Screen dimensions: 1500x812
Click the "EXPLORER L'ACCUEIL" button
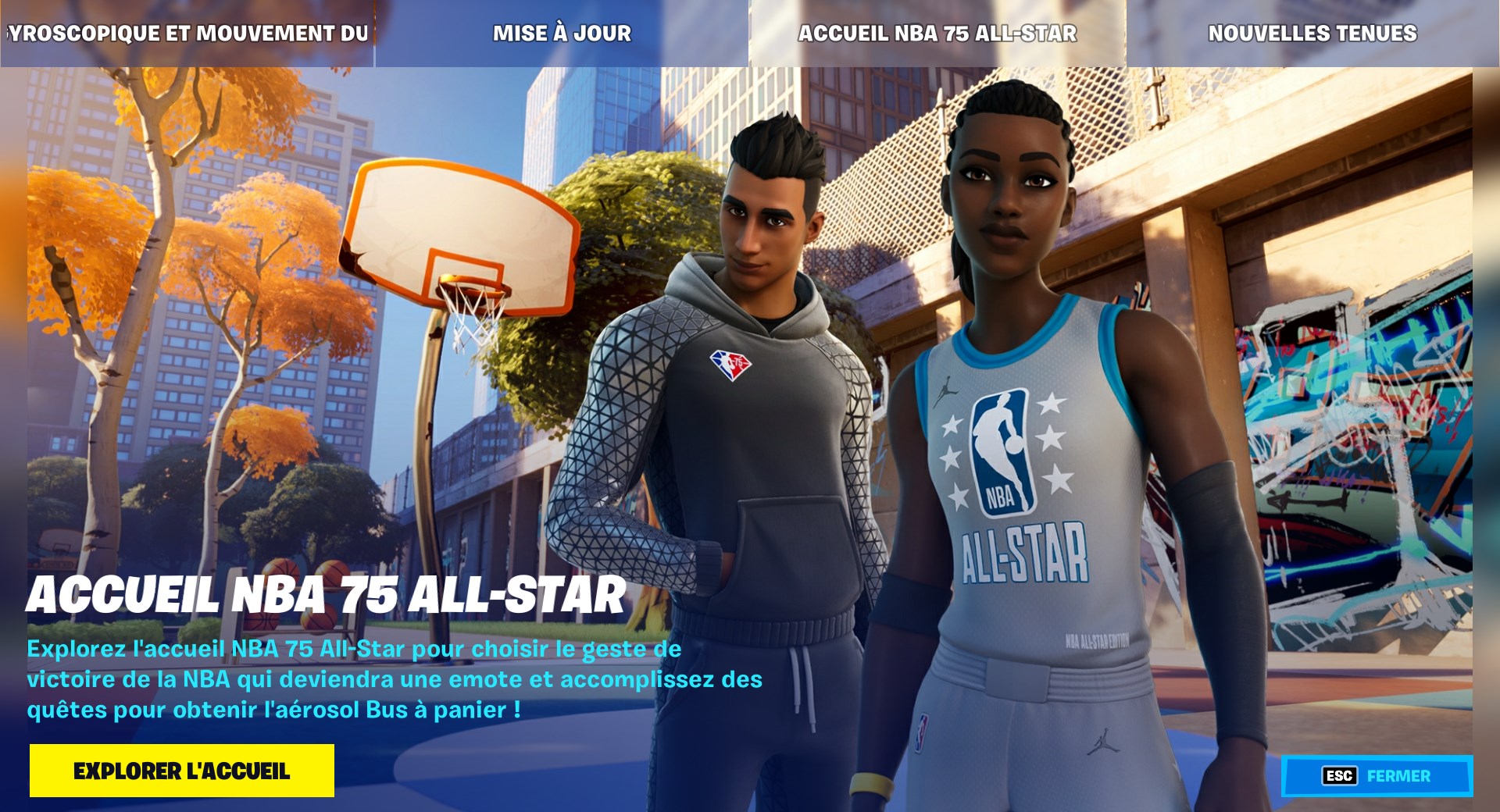[182, 770]
